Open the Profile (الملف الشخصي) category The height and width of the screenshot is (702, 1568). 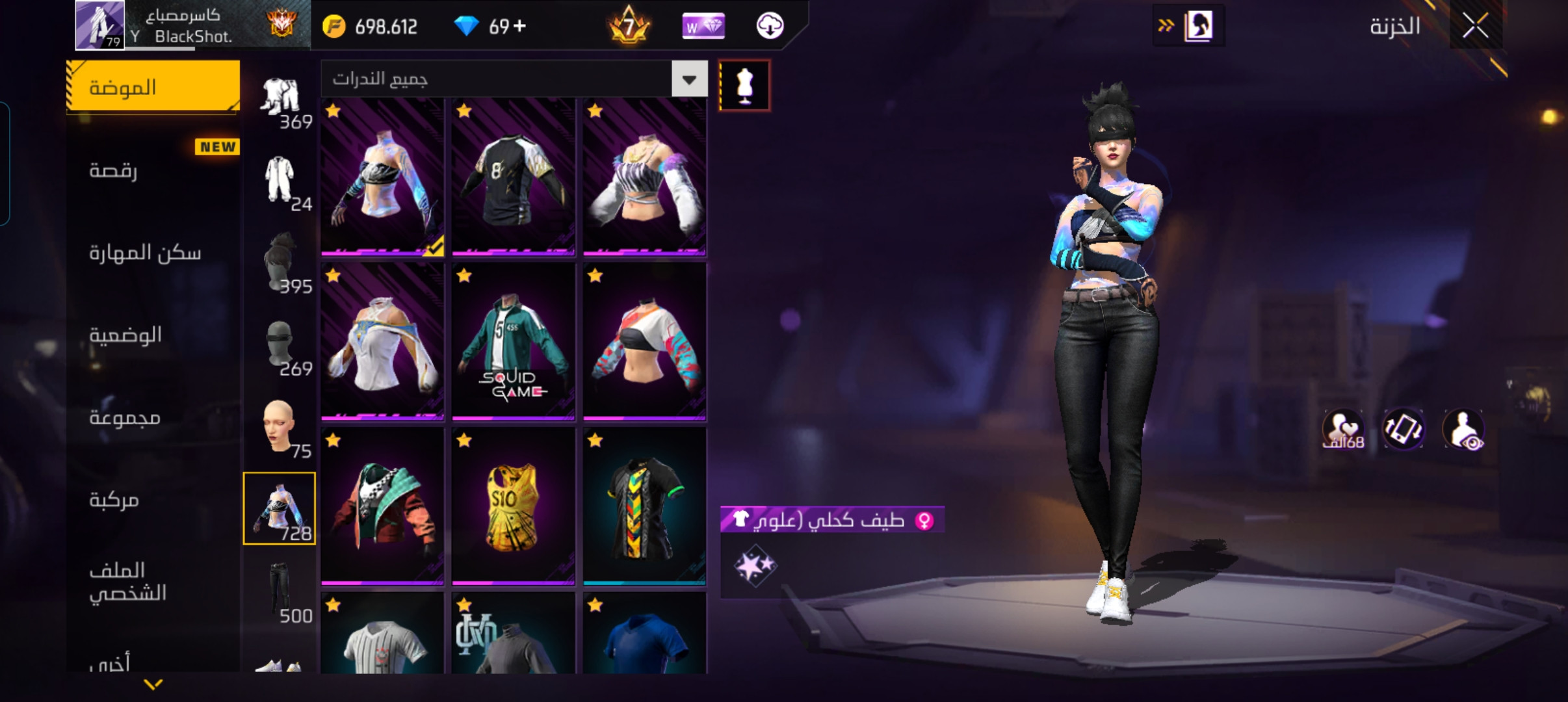(153, 581)
